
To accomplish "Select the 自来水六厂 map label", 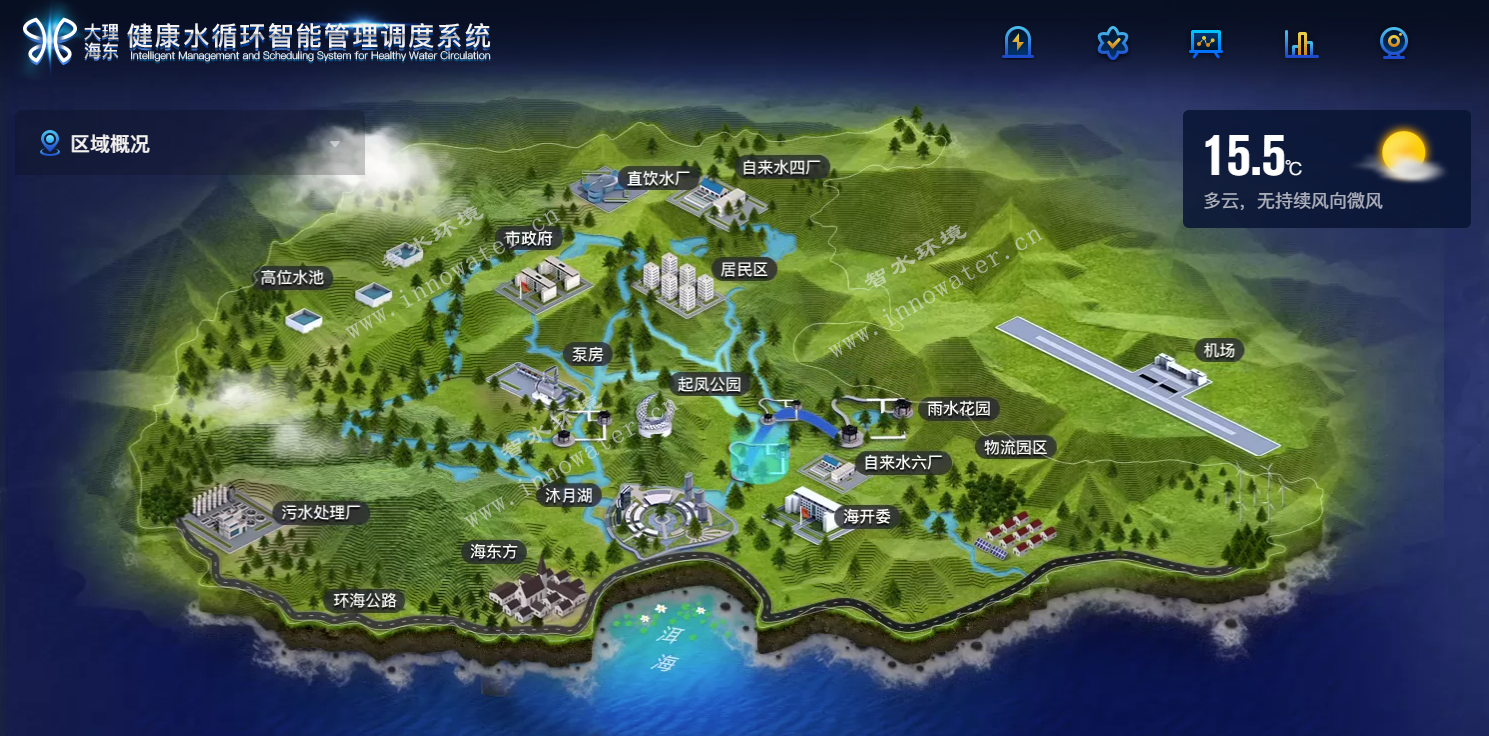I will (x=900, y=462).
